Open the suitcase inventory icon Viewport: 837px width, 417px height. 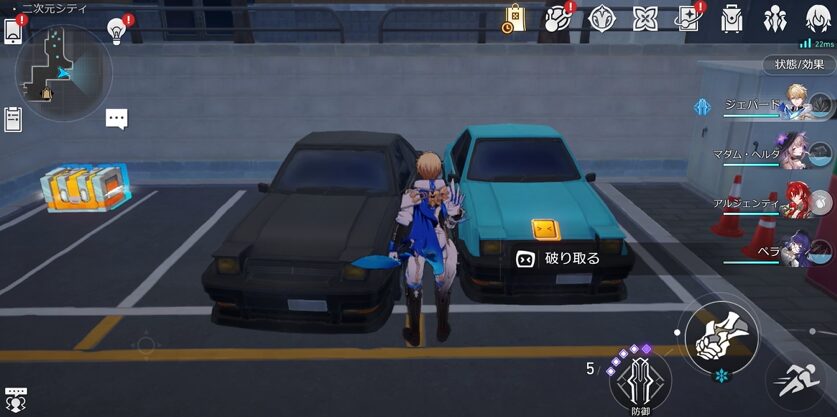coord(733,19)
